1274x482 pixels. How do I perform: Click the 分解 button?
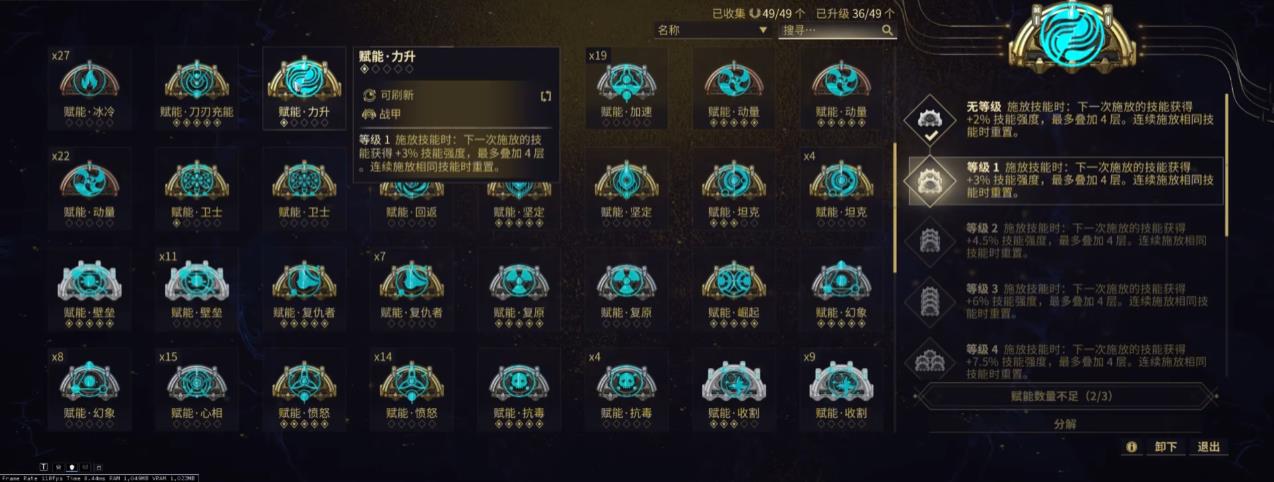click(x=1065, y=424)
